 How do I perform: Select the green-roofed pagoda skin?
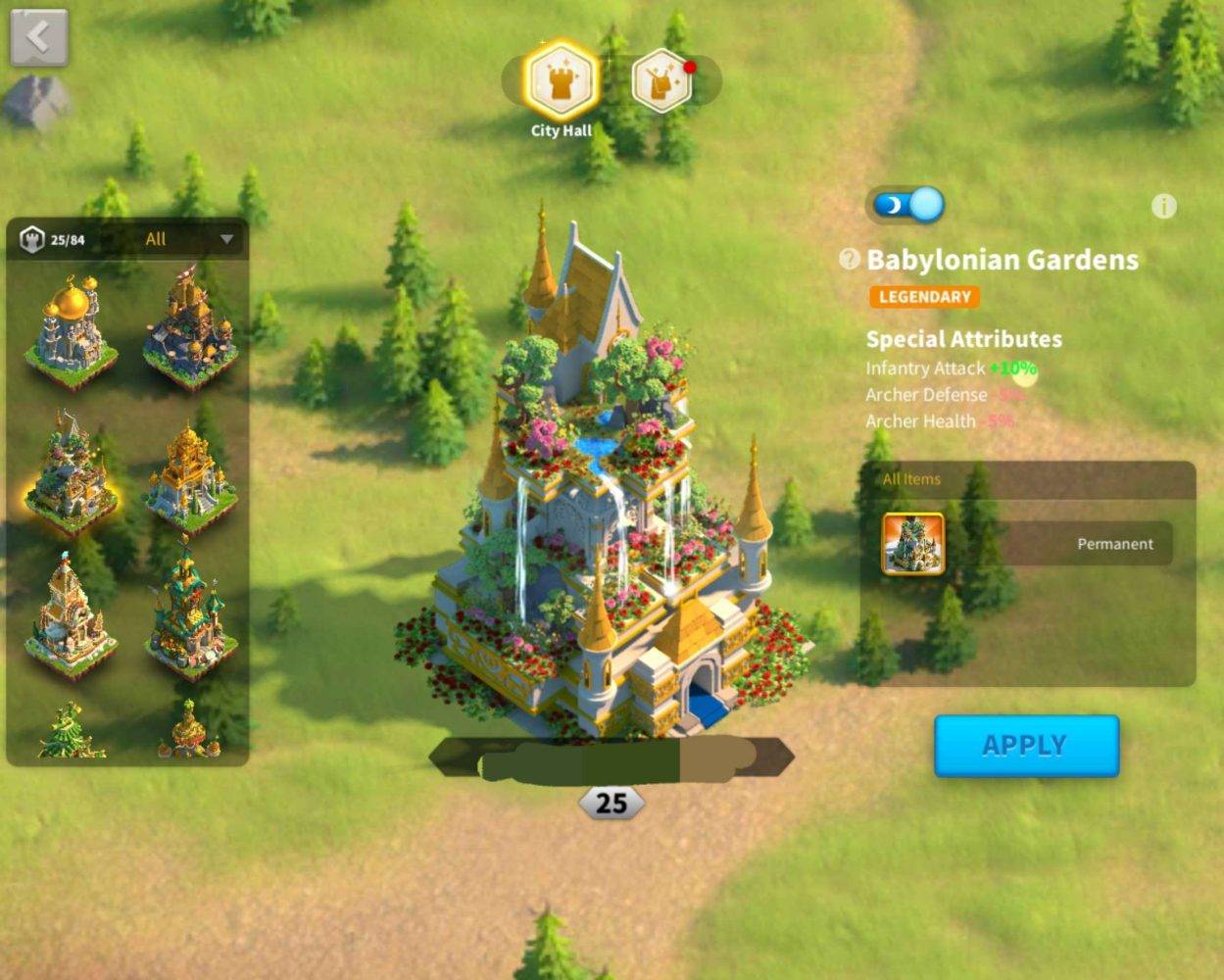(x=189, y=617)
